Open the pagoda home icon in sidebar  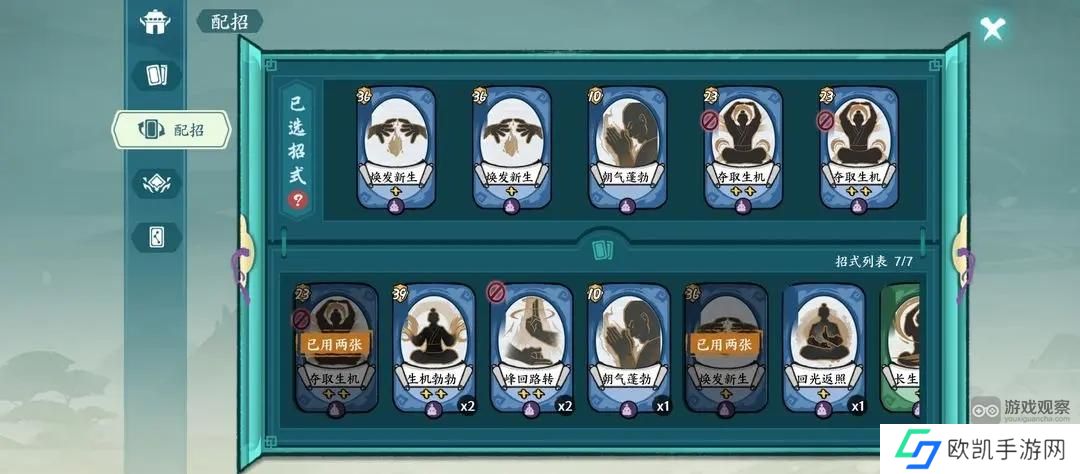point(155,22)
